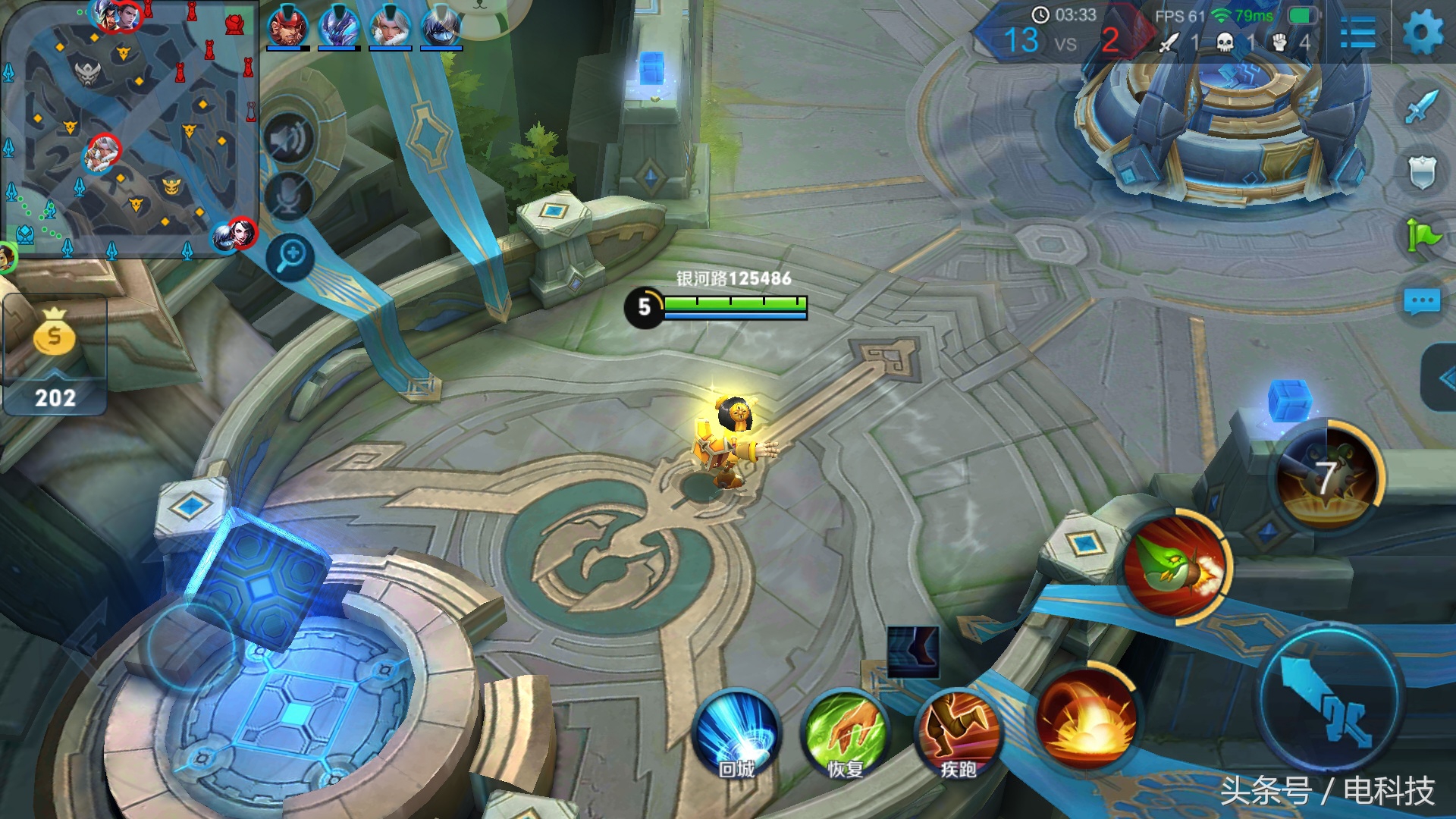The image size is (1456, 819).
Task: Open the settings gear menu
Action: [x=1423, y=33]
